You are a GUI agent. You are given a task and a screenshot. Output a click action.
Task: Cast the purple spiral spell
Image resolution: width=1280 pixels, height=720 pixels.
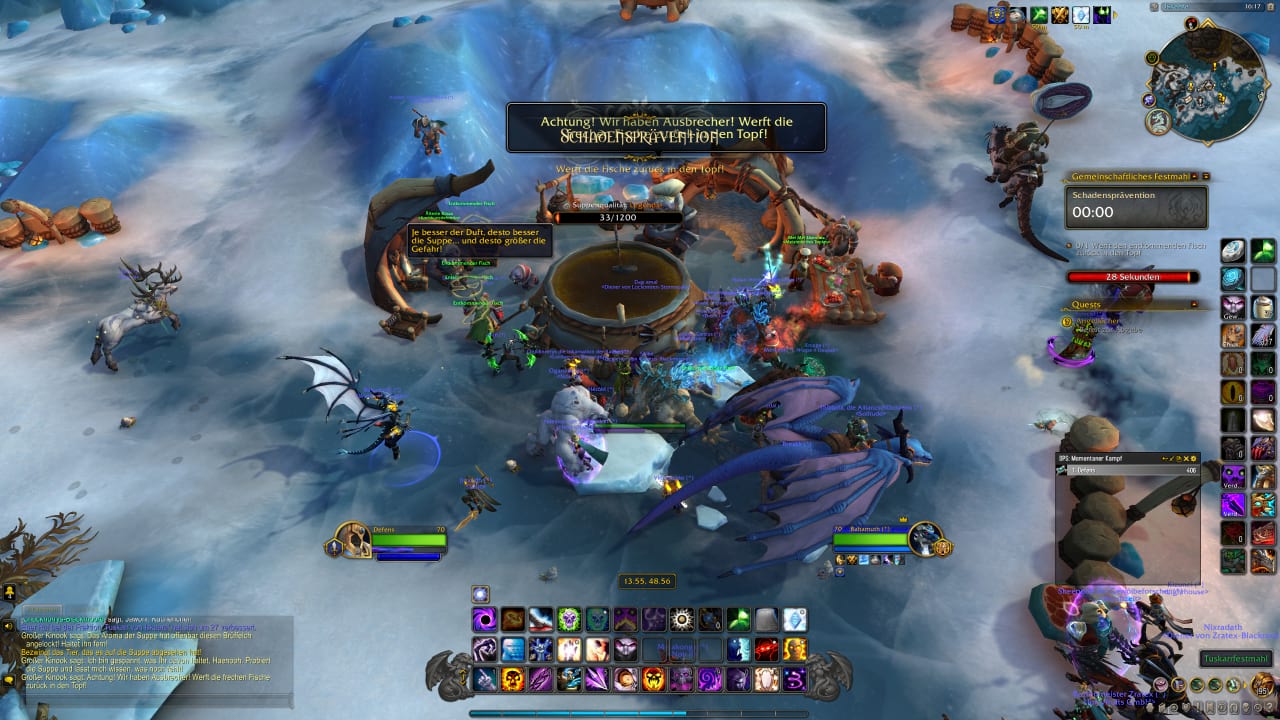click(x=710, y=680)
